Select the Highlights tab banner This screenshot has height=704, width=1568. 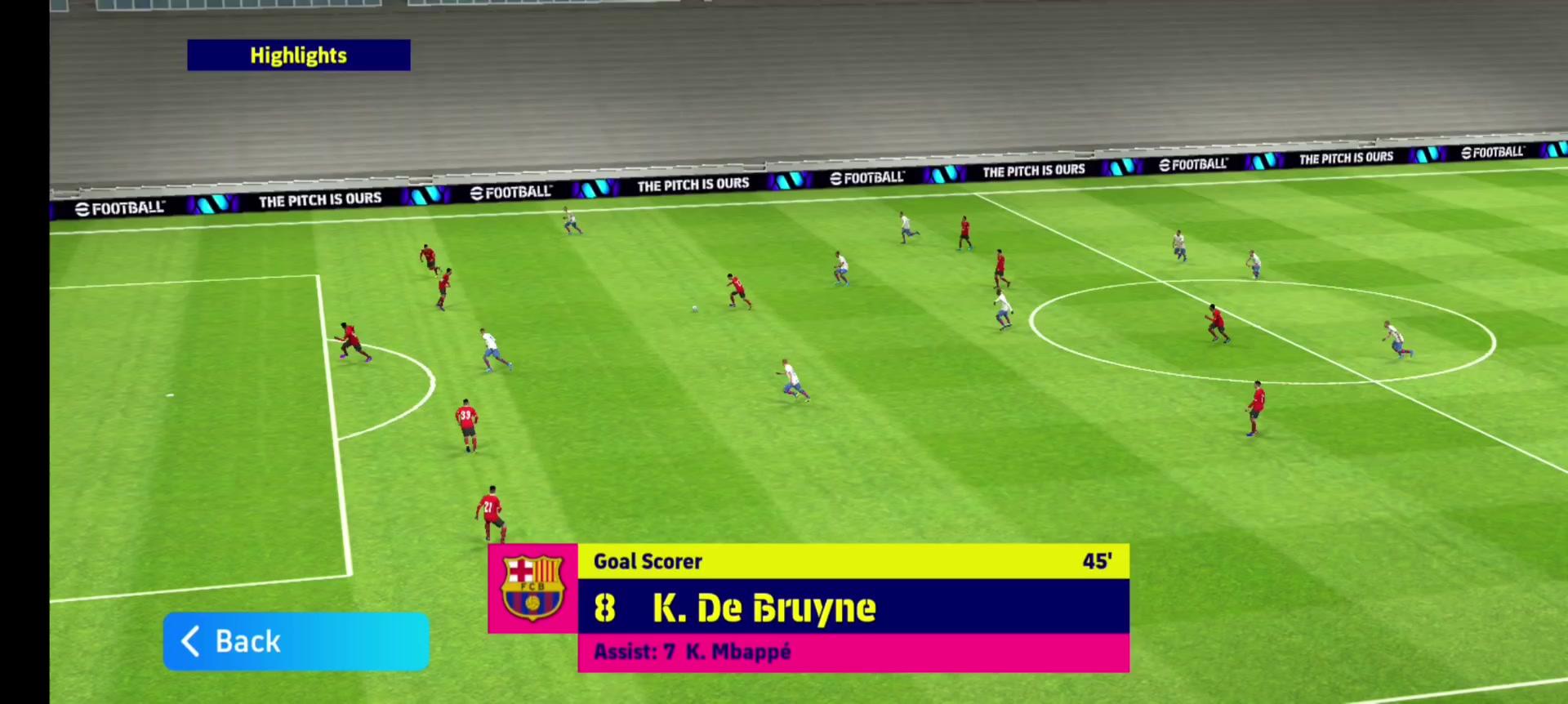point(298,55)
